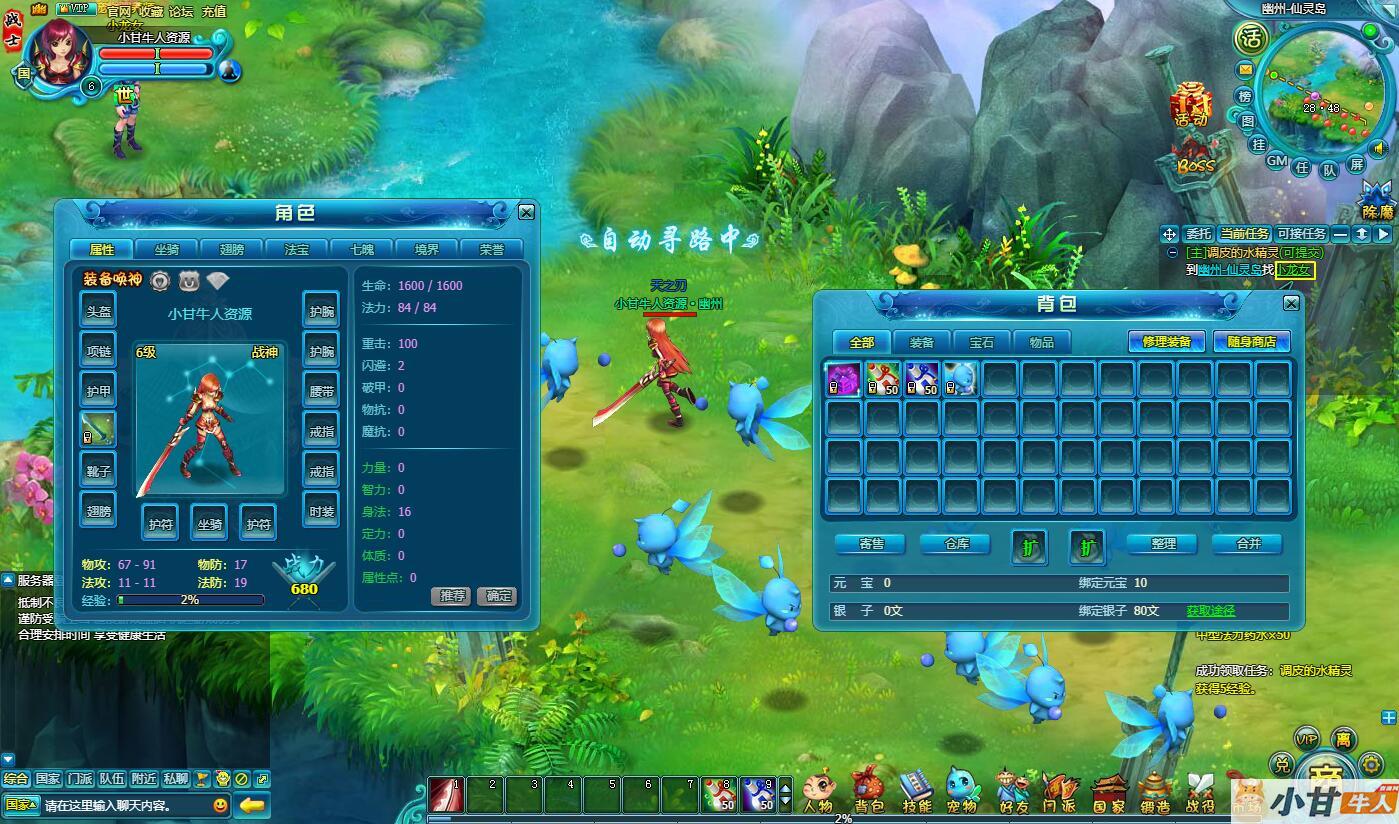
Task: Close the 角色 character panel
Action: pos(526,212)
